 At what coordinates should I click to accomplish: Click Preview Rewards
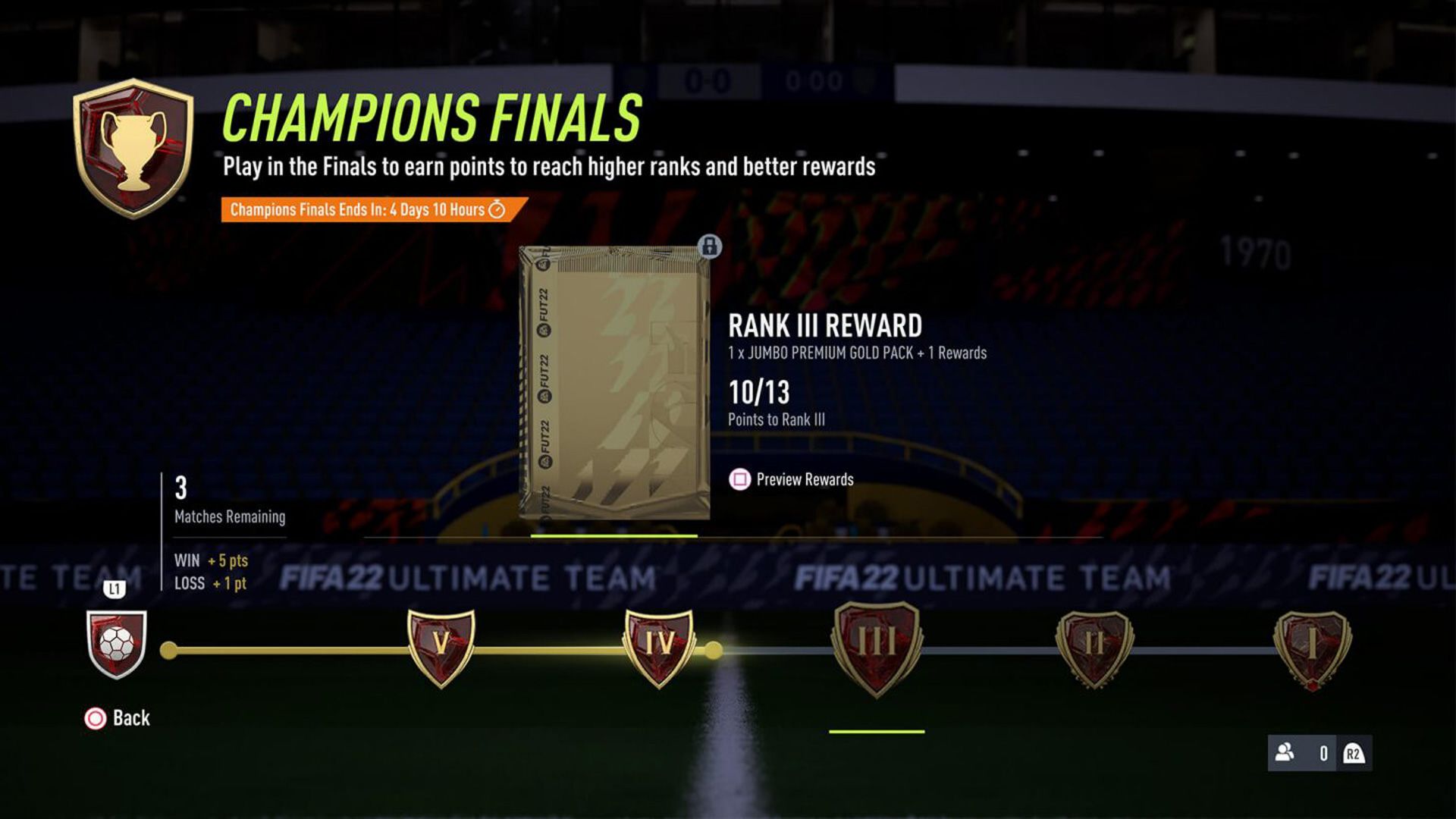[x=805, y=479]
